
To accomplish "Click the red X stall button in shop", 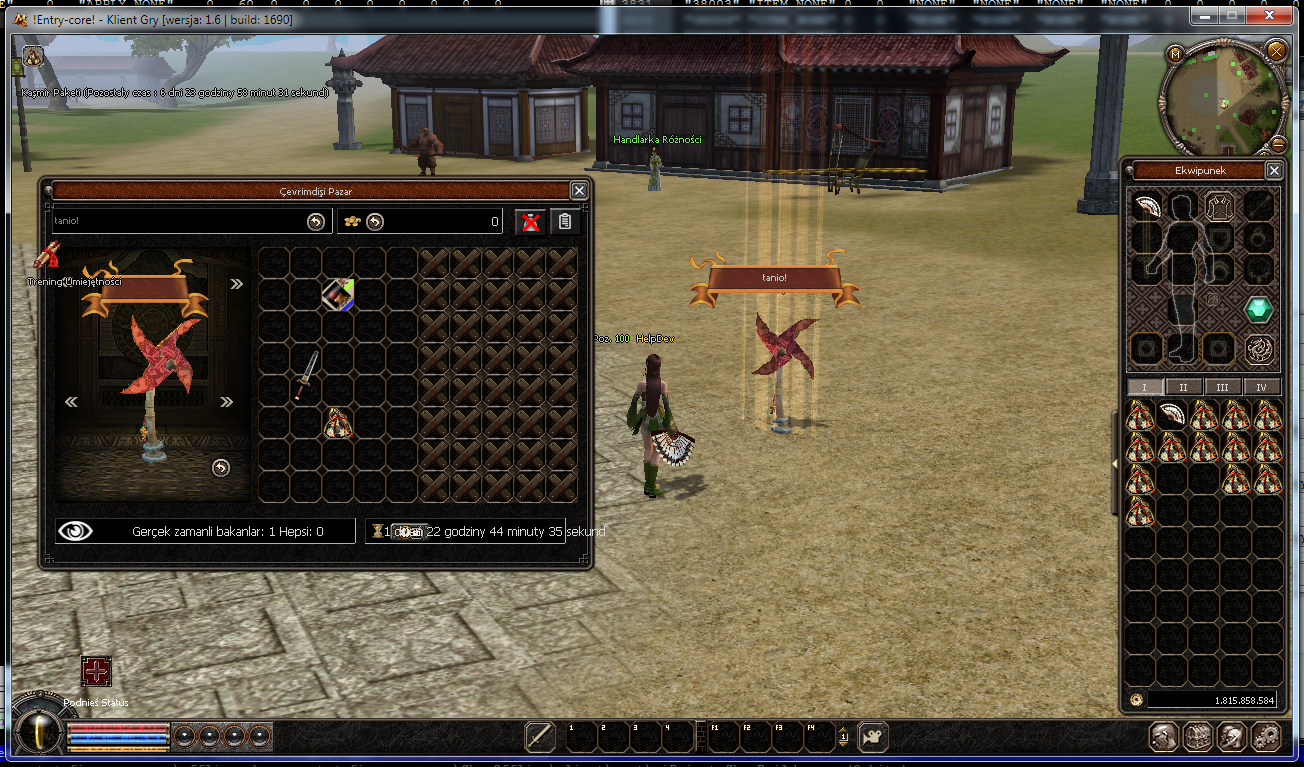I will [x=530, y=222].
